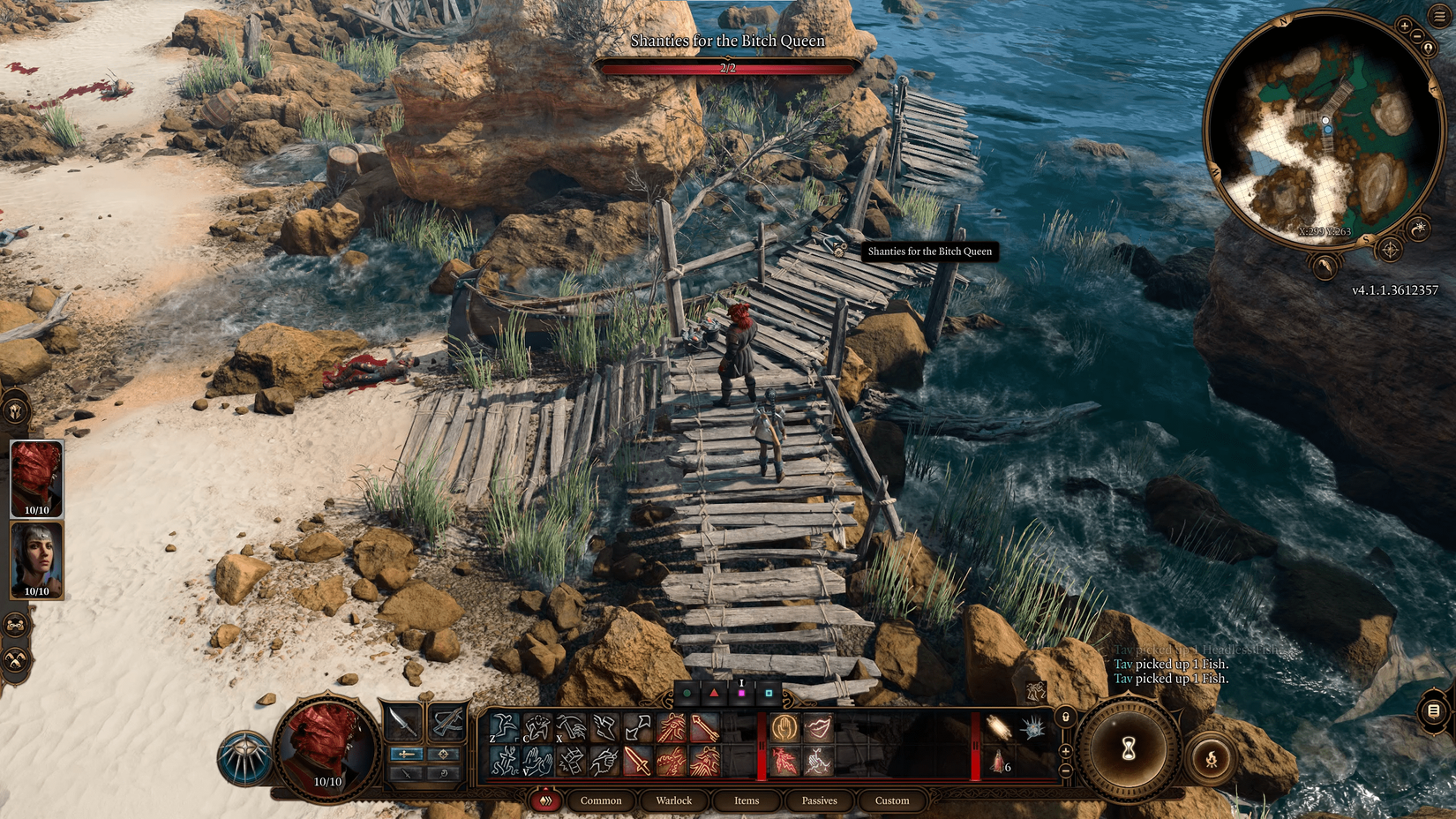This screenshot has height=819, width=1456.
Task: Use the healing potion with 6 charges
Action: pyautogui.click(x=996, y=764)
